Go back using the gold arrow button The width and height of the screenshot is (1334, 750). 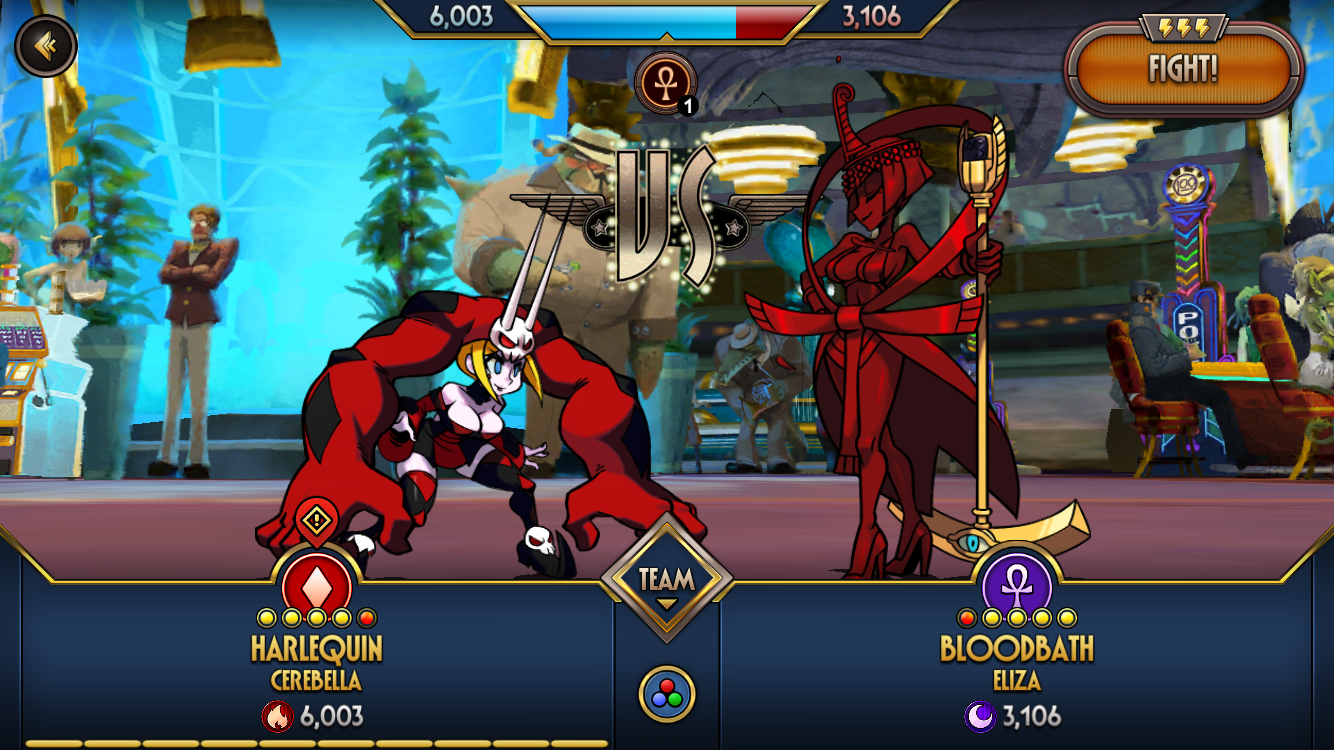(x=44, y=45)
